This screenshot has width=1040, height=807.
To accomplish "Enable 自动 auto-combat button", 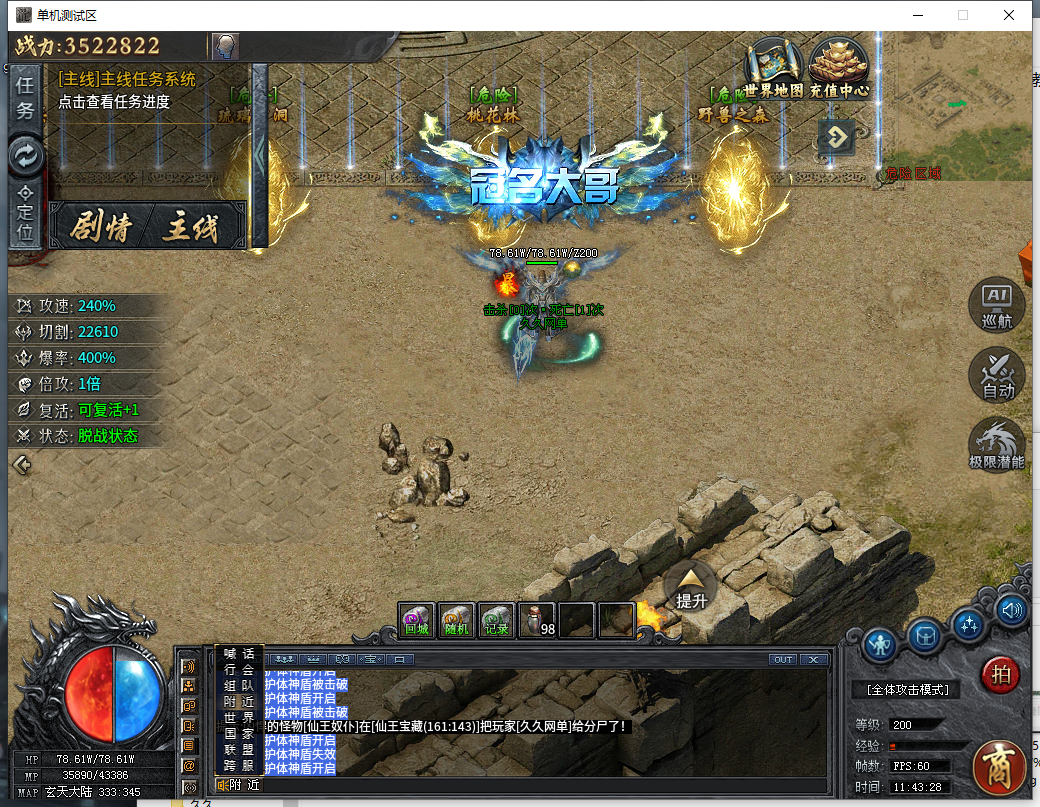I will point(997,374).
